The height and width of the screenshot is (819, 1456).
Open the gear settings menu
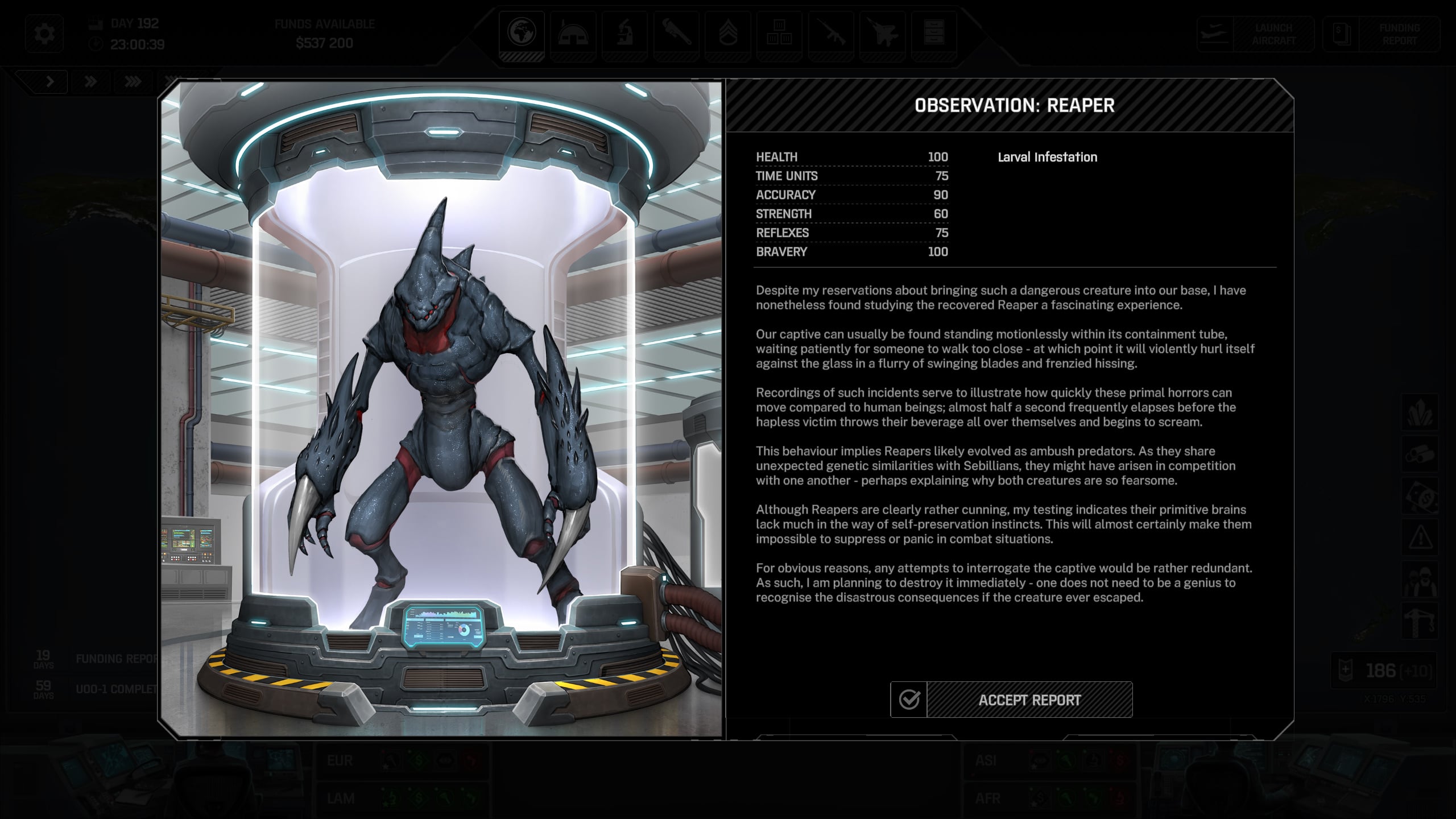tap(44, 34)
